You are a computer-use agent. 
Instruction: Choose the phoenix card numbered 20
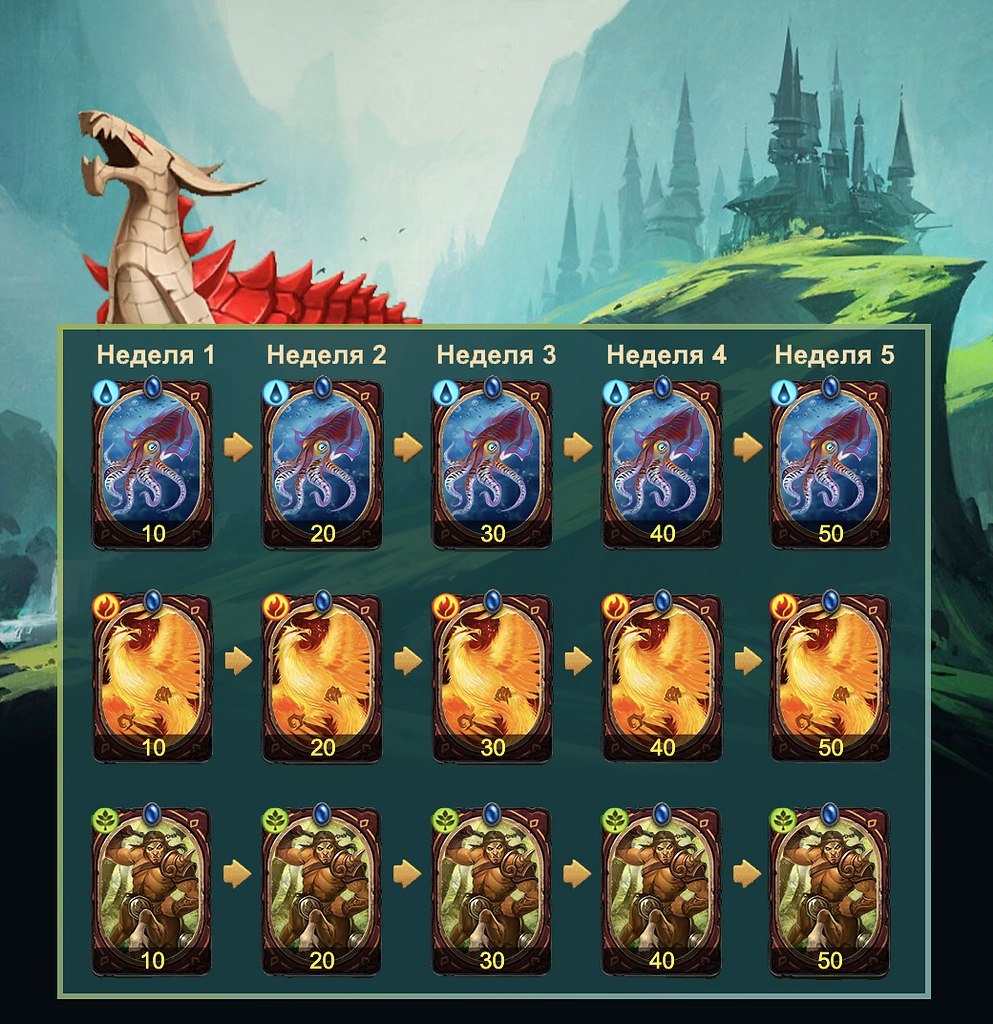pos(323,678)
